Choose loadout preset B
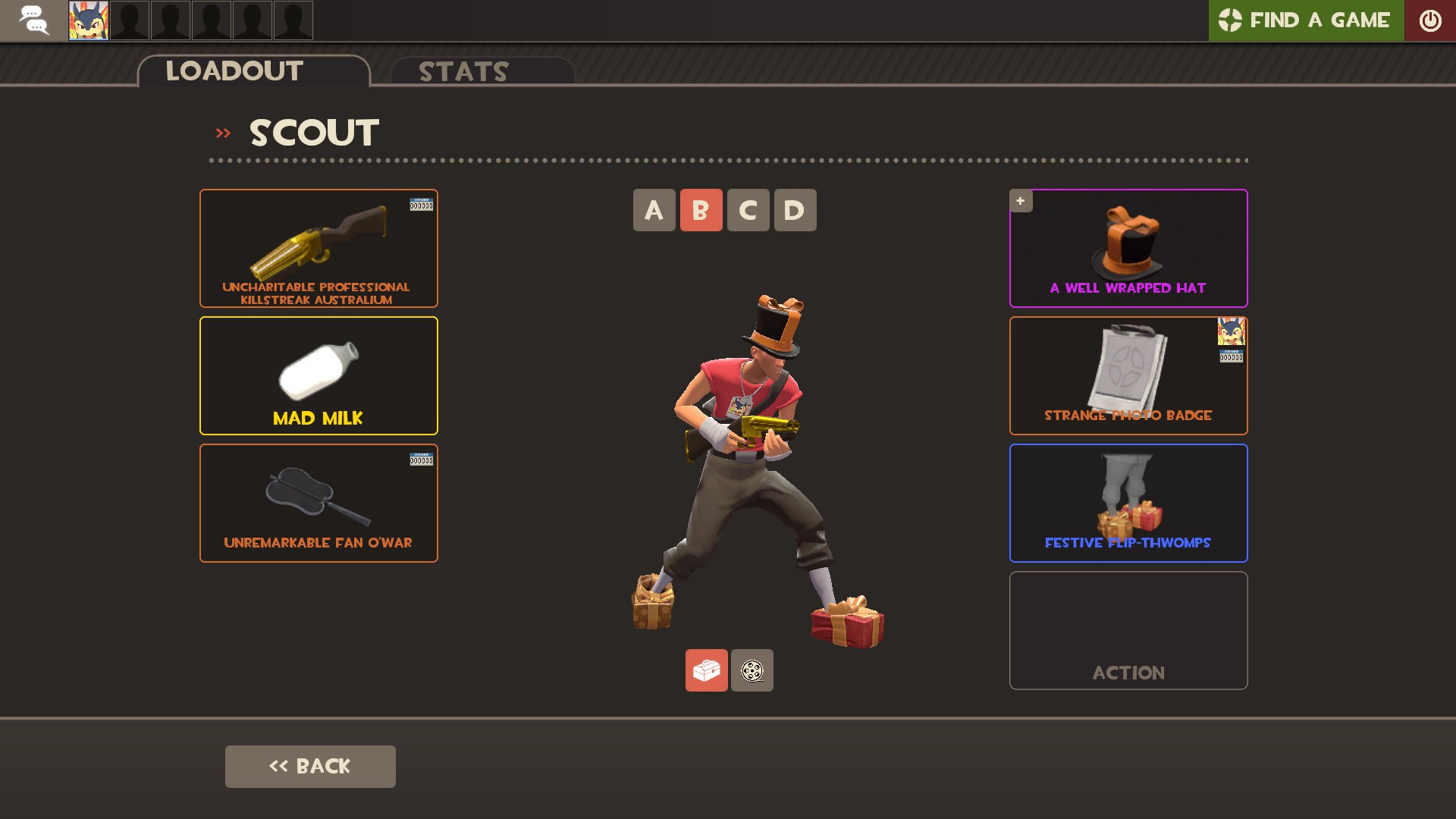Screen dimensions: 1456x819 701,210
